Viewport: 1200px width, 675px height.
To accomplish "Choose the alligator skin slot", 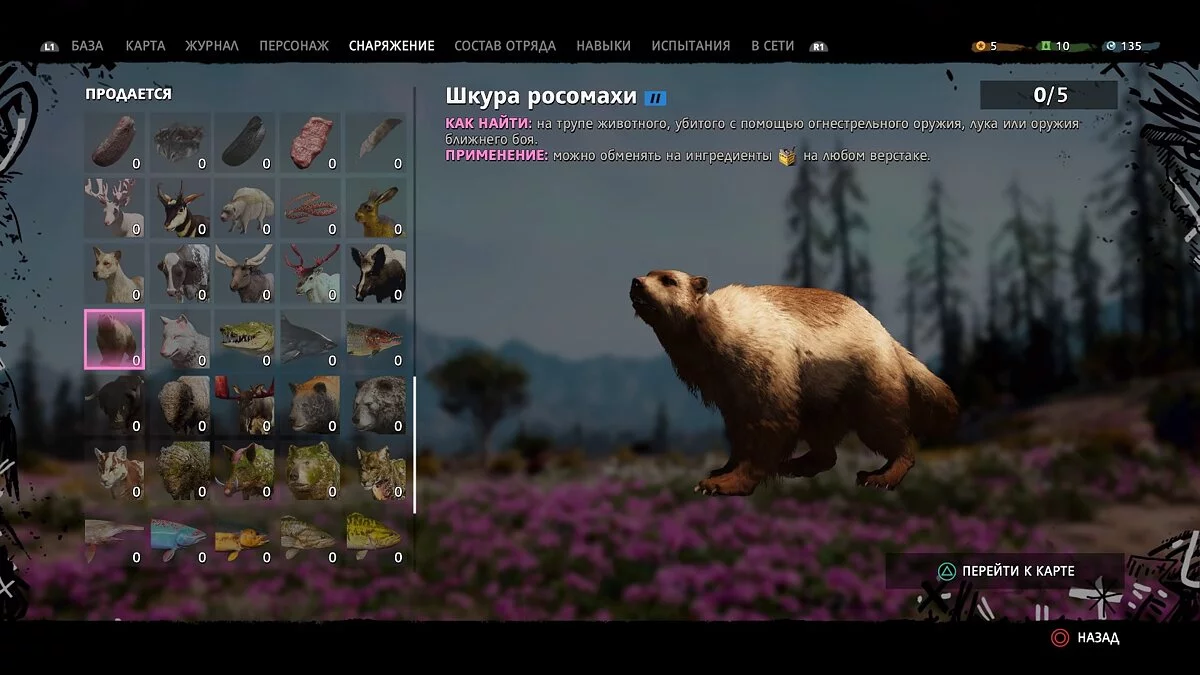I will point(246,340).
